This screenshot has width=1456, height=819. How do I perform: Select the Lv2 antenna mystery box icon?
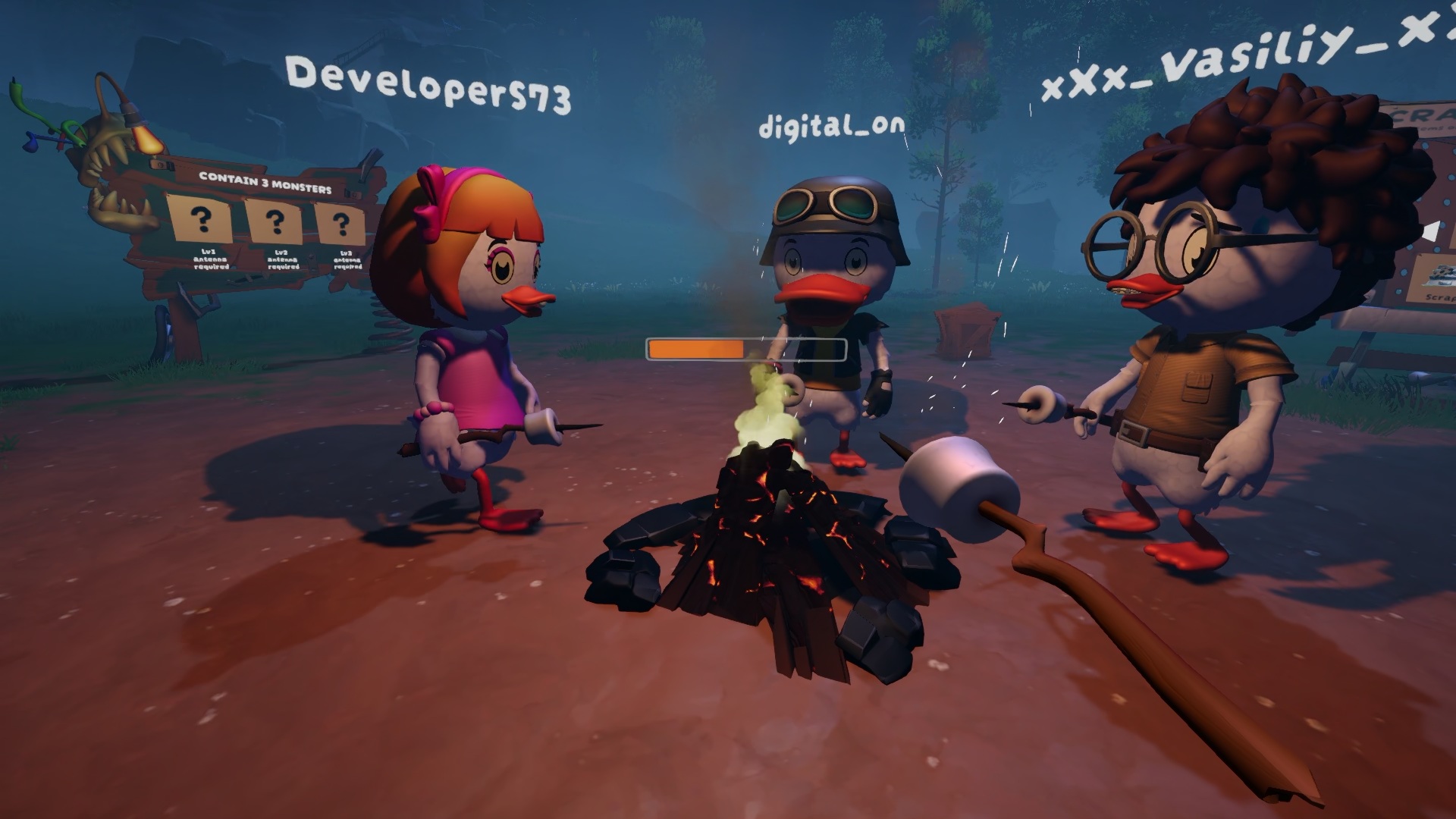pos(275,222)
